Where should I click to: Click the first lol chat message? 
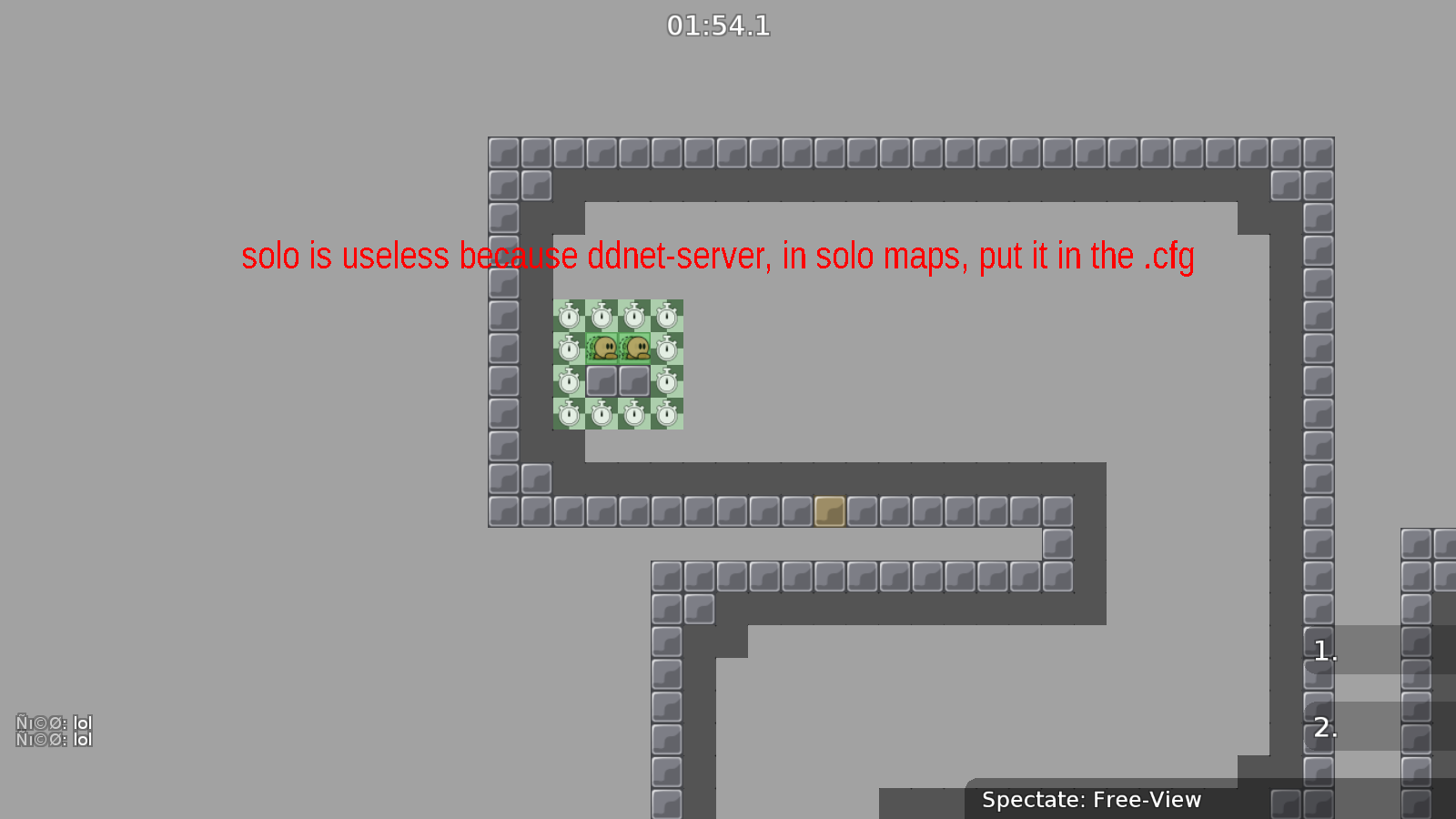53,723
